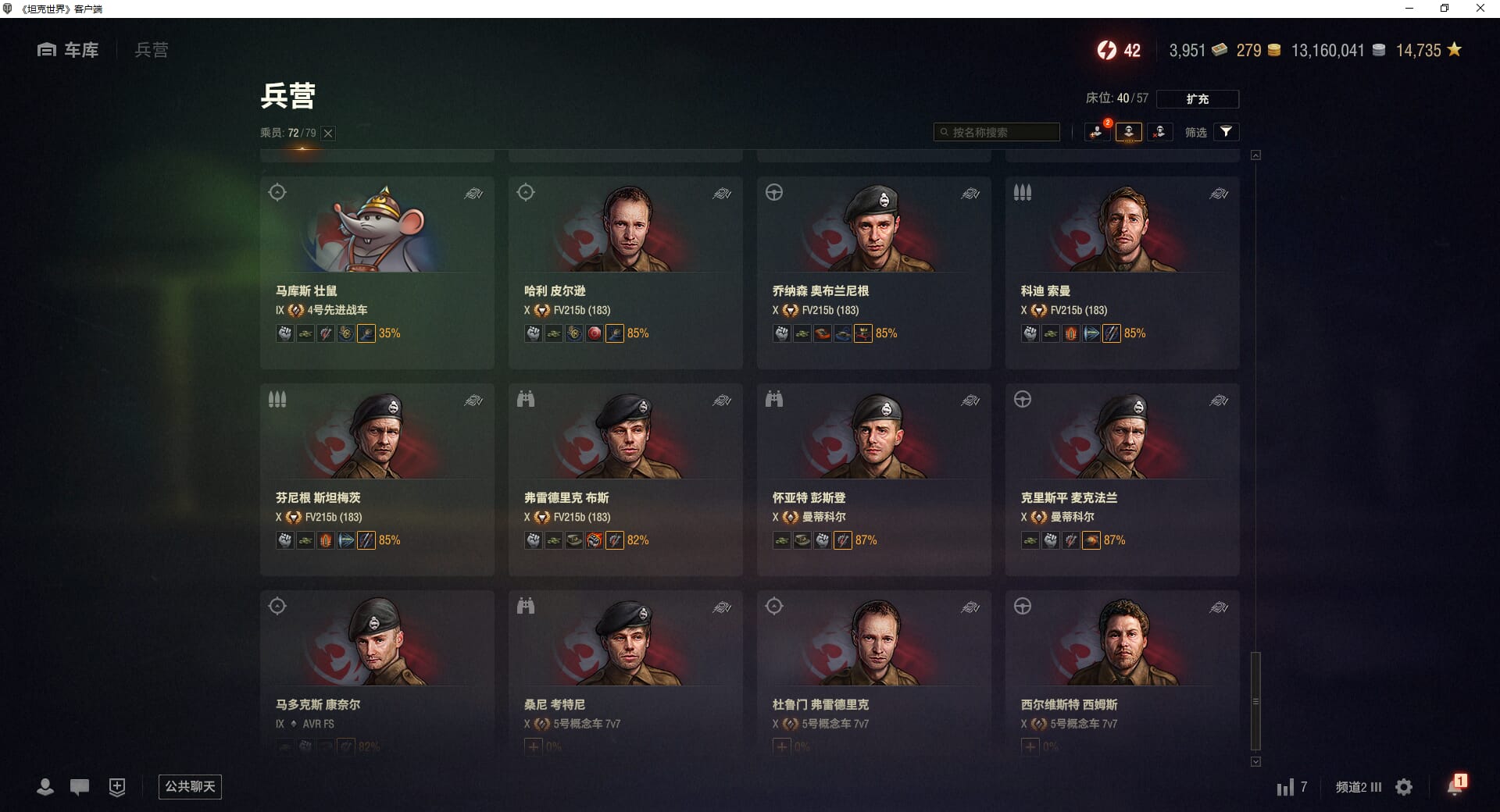Check the notification bell with red badge
This screenshot has width=1500, height=812.
coord(1455,786)
